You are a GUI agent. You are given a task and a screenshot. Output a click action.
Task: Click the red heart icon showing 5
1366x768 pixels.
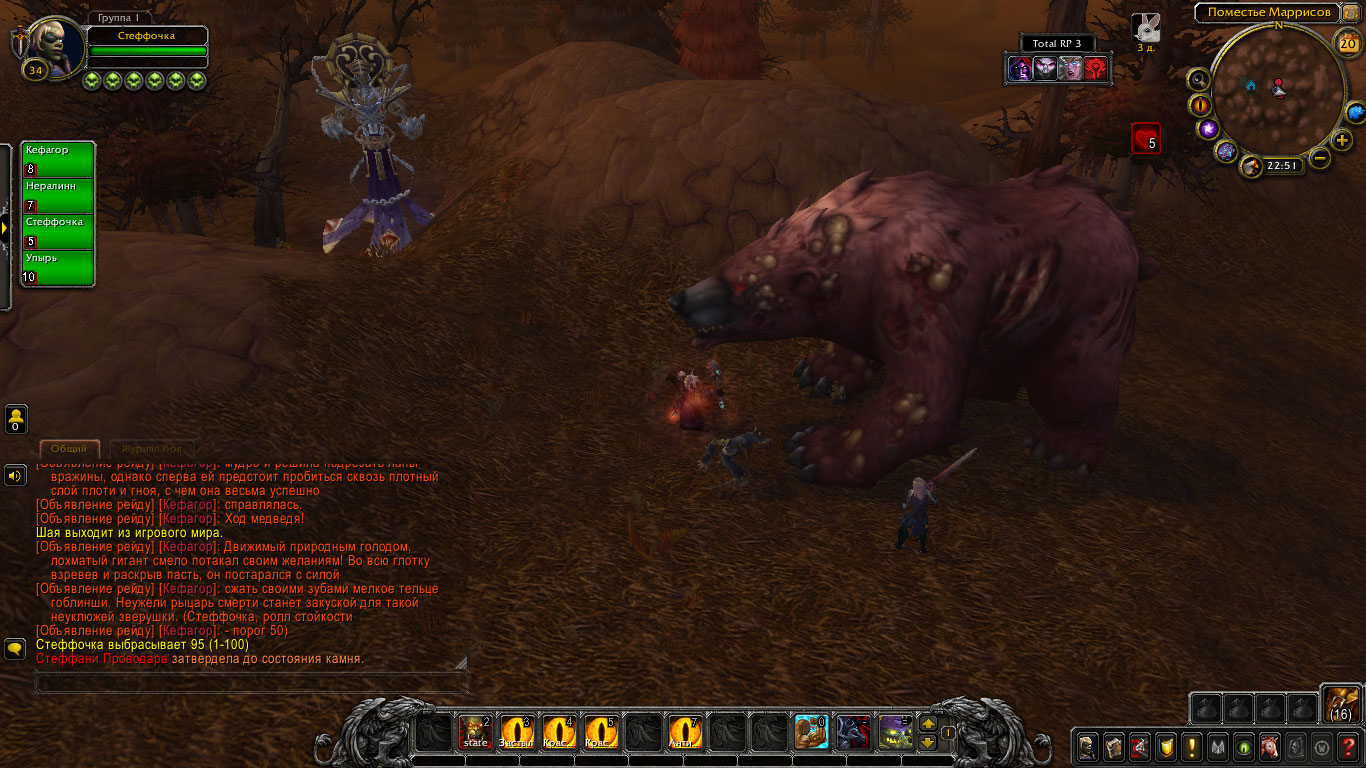pyautogui.click(x=1146, y=139)
